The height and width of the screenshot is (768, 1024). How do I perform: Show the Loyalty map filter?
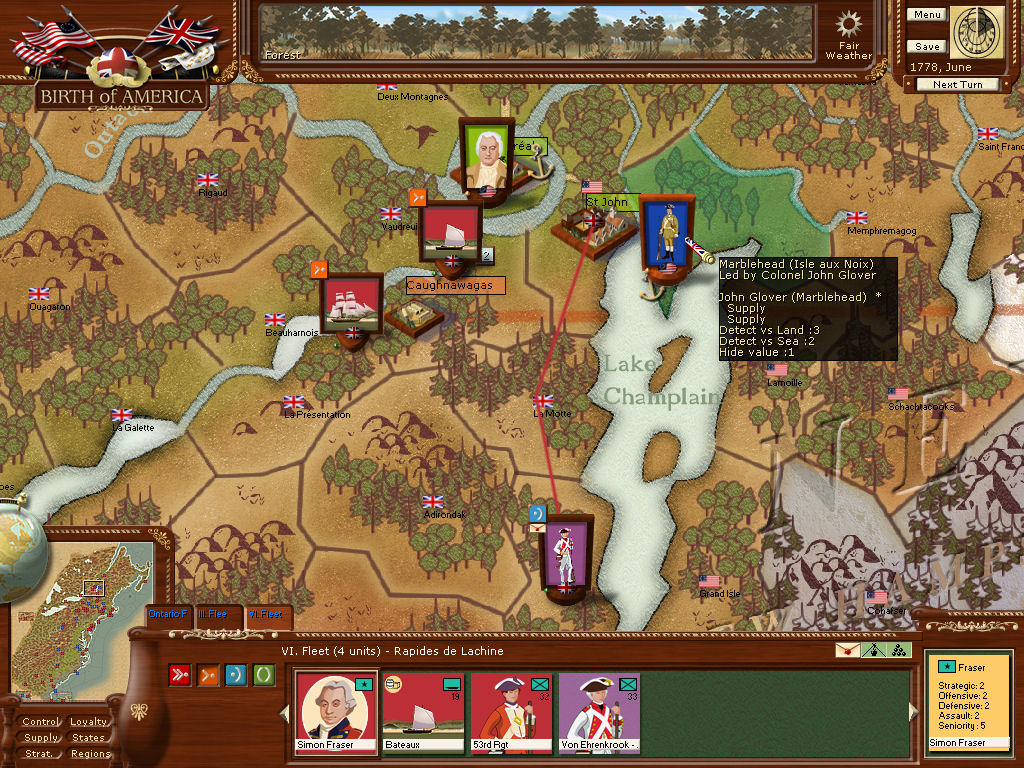click(89, 722)
